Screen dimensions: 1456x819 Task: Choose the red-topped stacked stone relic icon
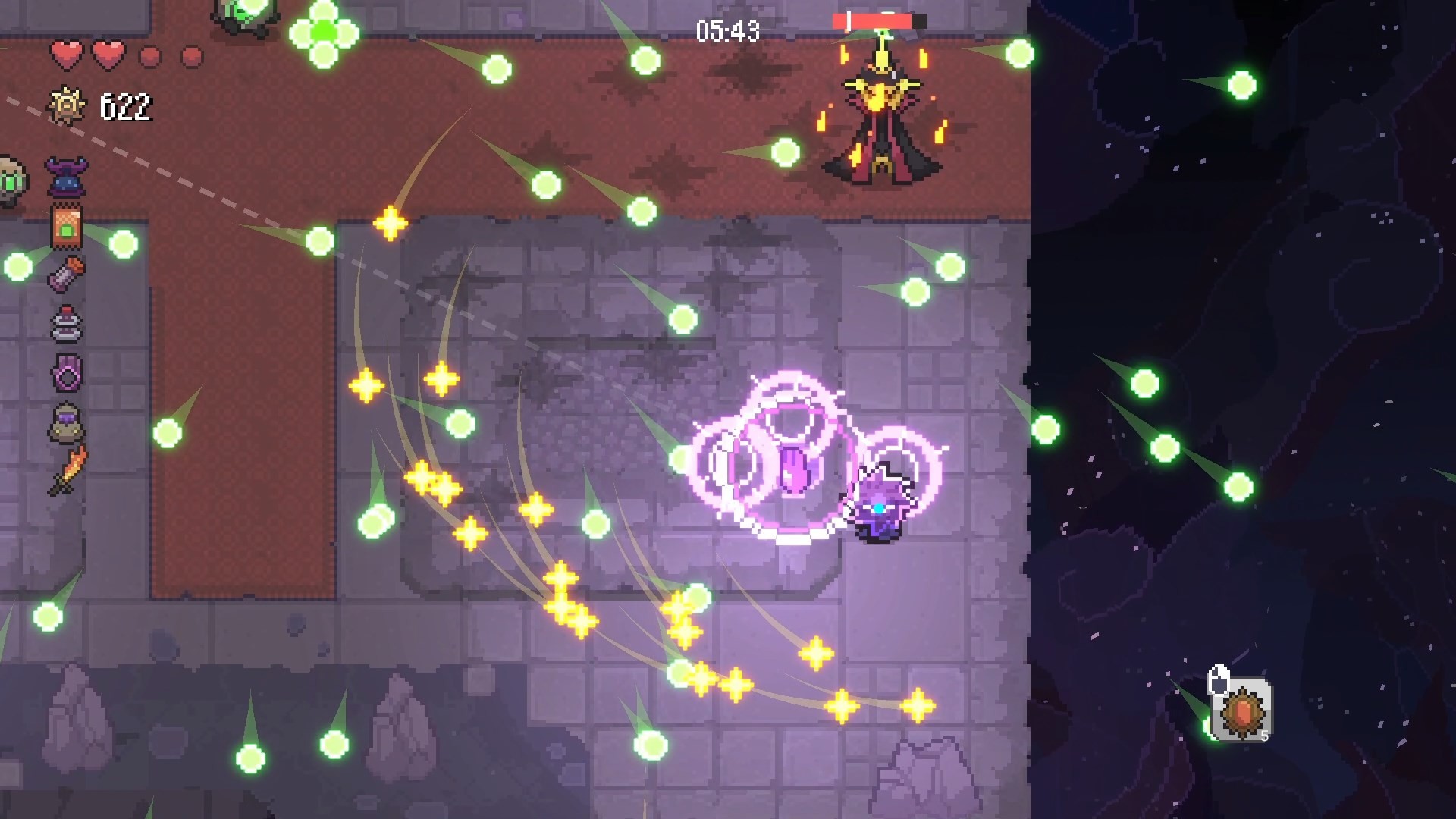tap(67, 324)
